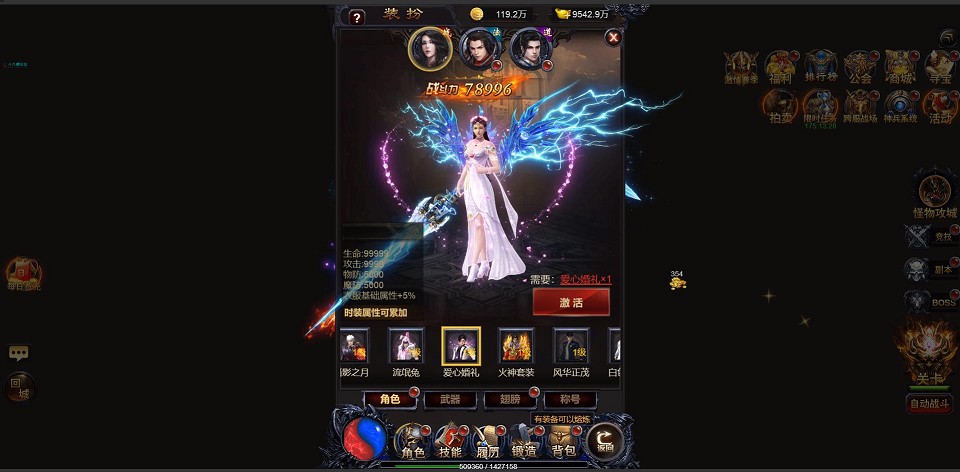Pick the 火神套装 costume thumbnail
960x472 pixels.
[516, 346]
